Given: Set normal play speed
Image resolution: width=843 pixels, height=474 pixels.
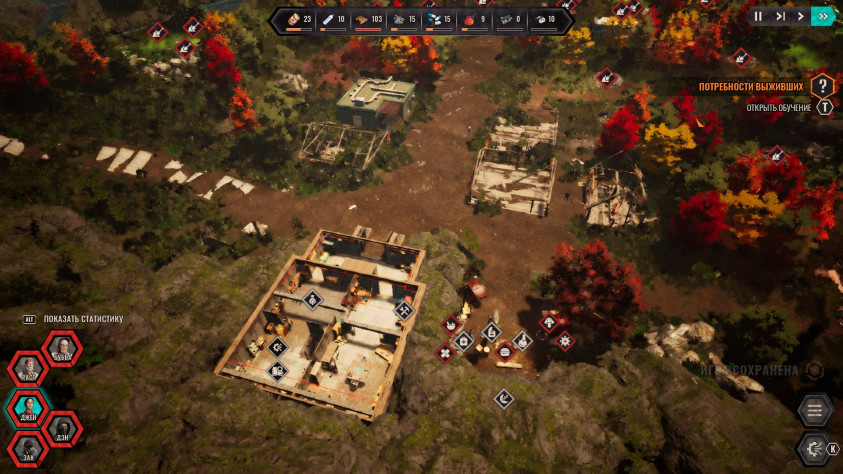Looking at the screenshot, I should [800, 16].
